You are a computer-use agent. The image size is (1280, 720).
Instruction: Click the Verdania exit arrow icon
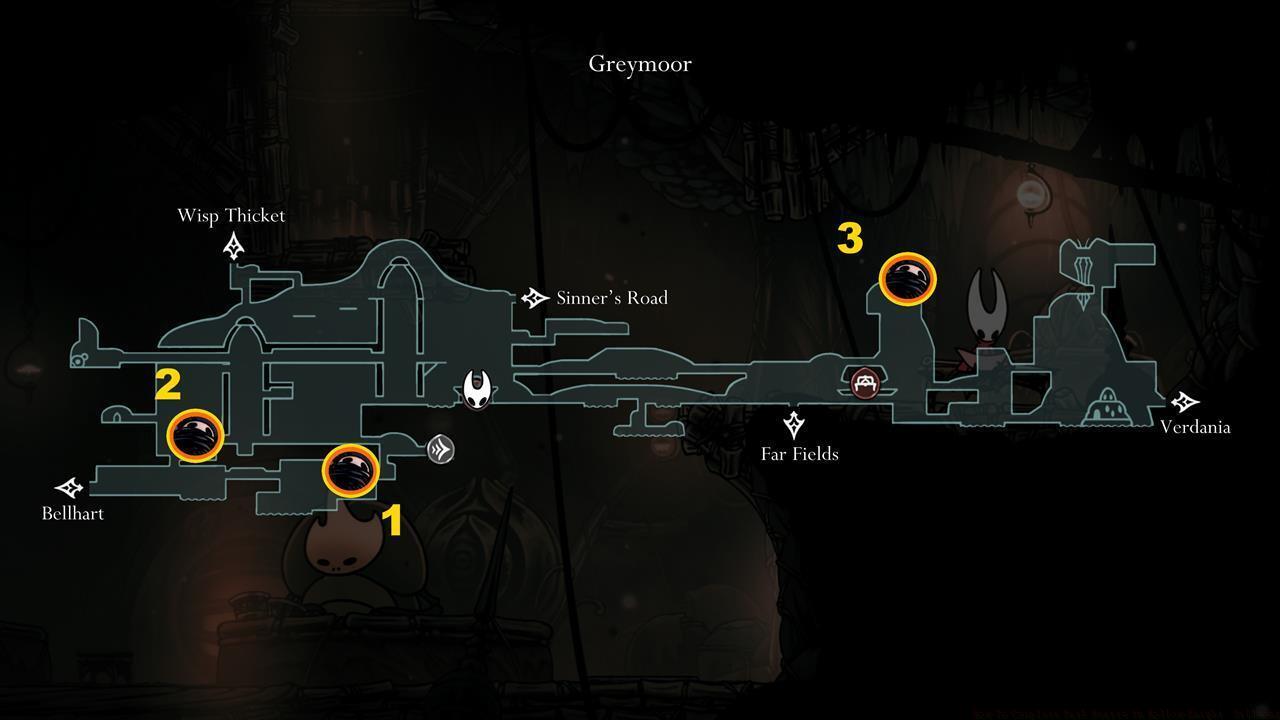tap(1184, 402)
